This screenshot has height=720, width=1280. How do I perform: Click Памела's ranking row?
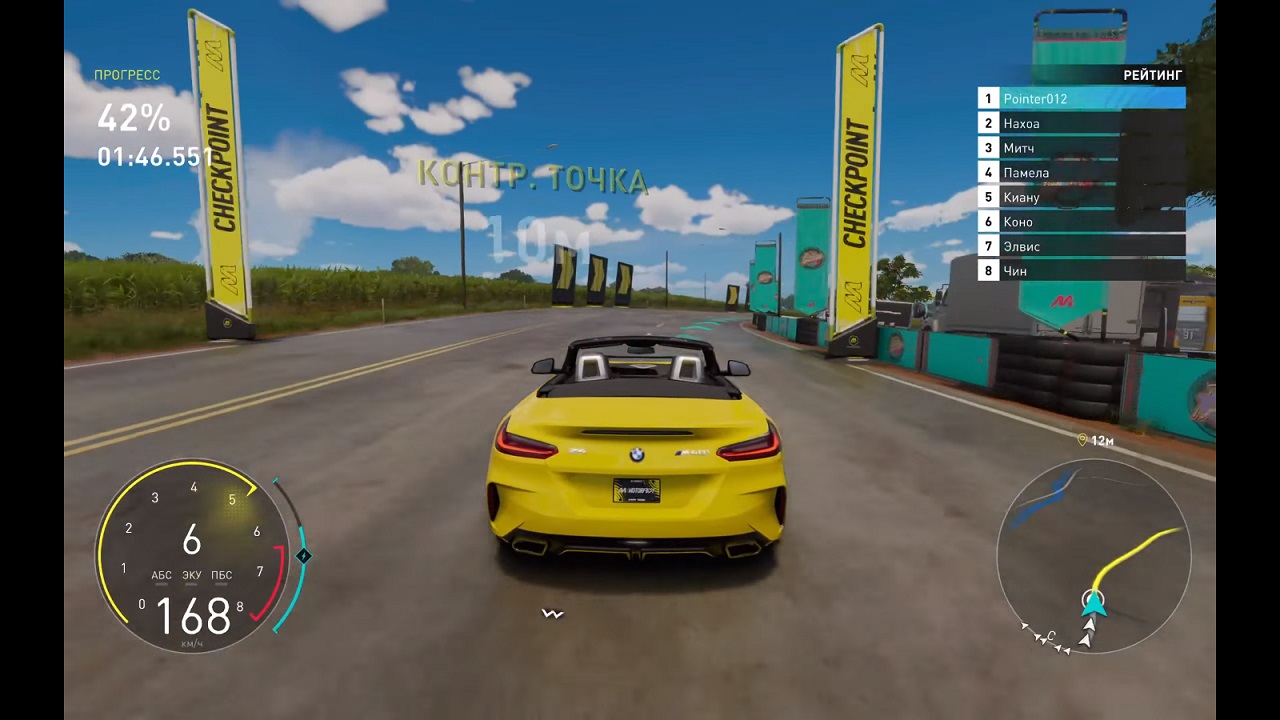coord(1081,172)
